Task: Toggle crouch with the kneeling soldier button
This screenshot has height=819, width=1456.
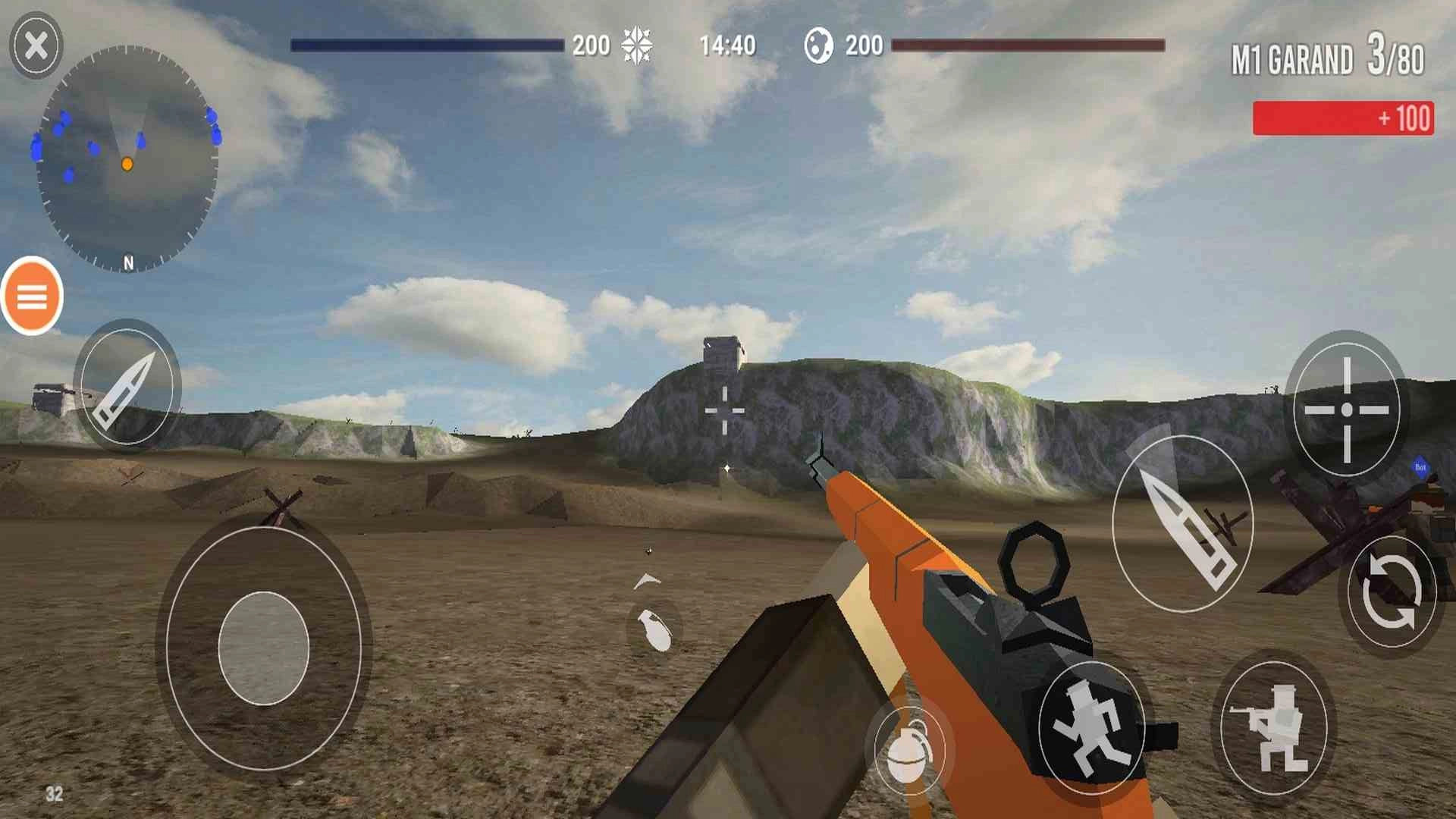Action: click(1274, 728)
